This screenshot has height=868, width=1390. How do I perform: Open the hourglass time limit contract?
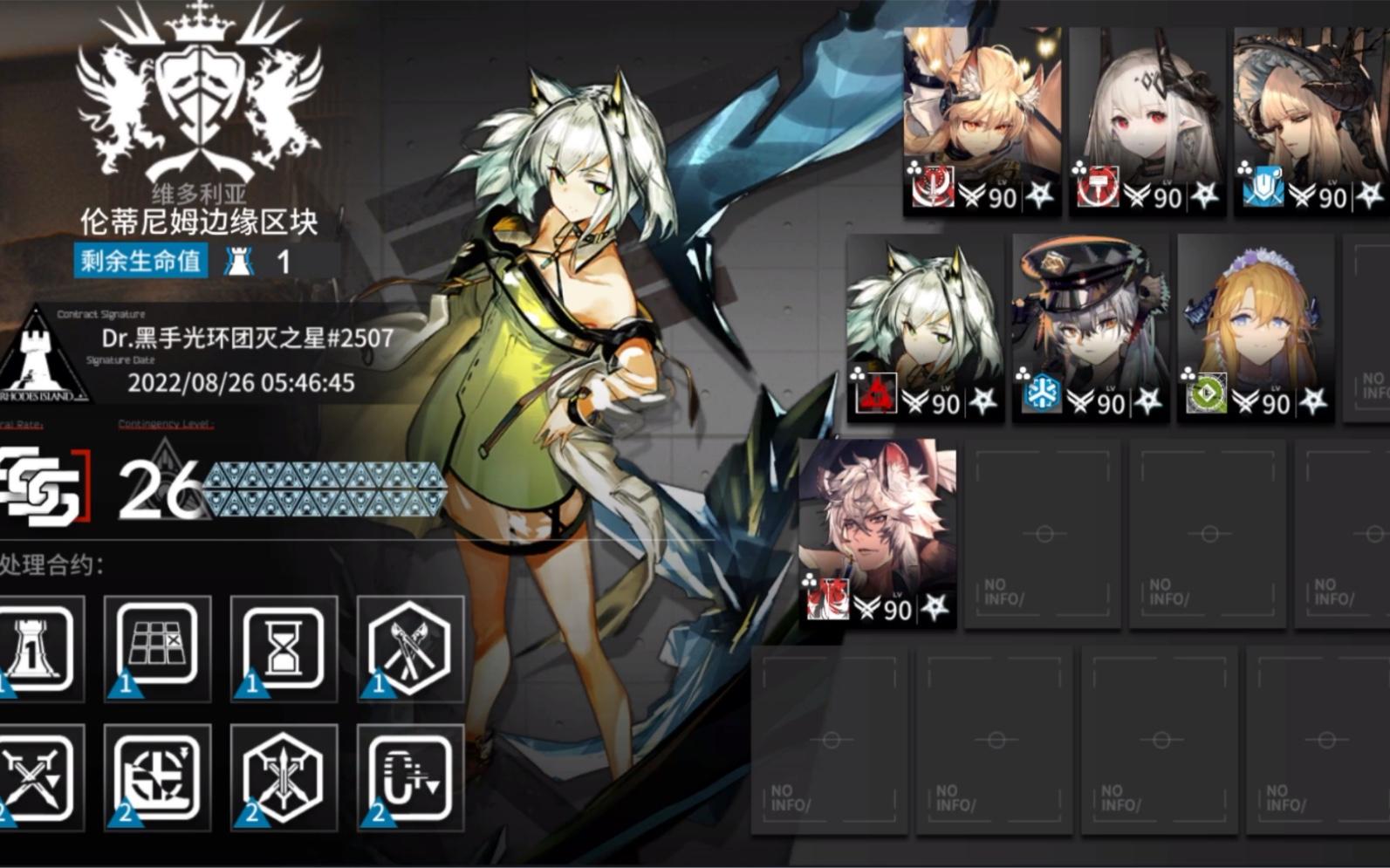[285, 649]
